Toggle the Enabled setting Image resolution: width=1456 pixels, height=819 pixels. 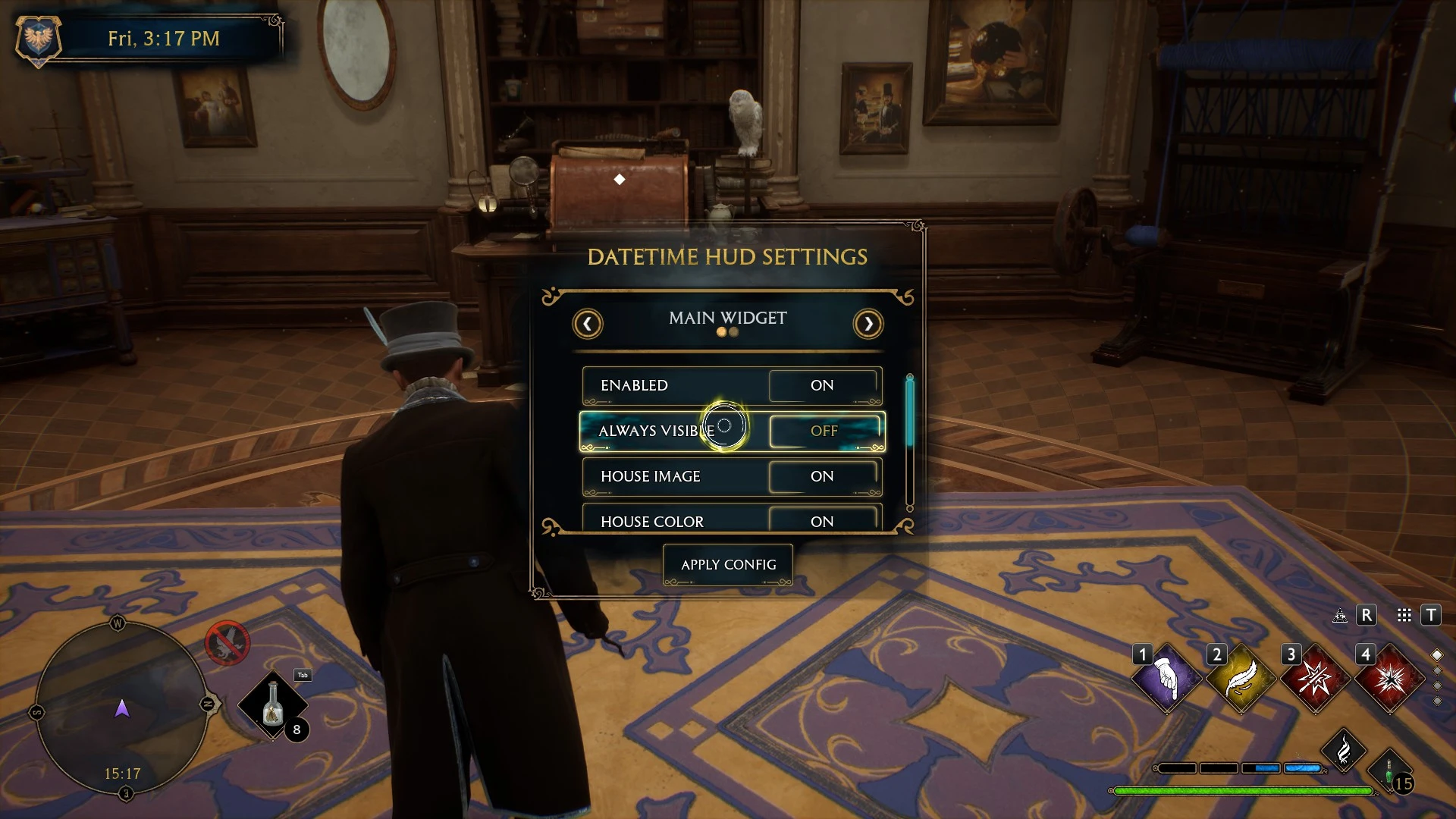[824, 386]
